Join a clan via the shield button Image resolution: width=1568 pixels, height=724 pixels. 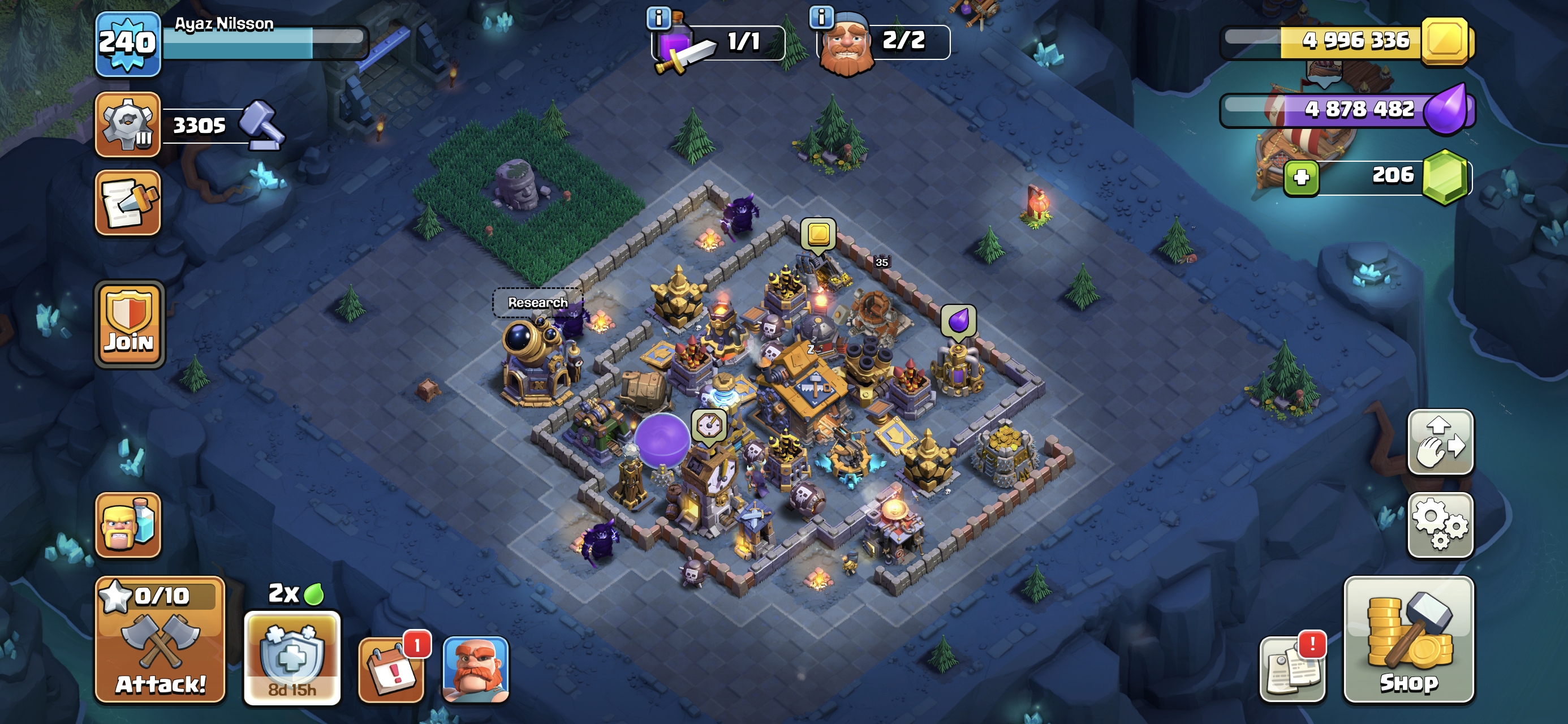tap(128, 325)
